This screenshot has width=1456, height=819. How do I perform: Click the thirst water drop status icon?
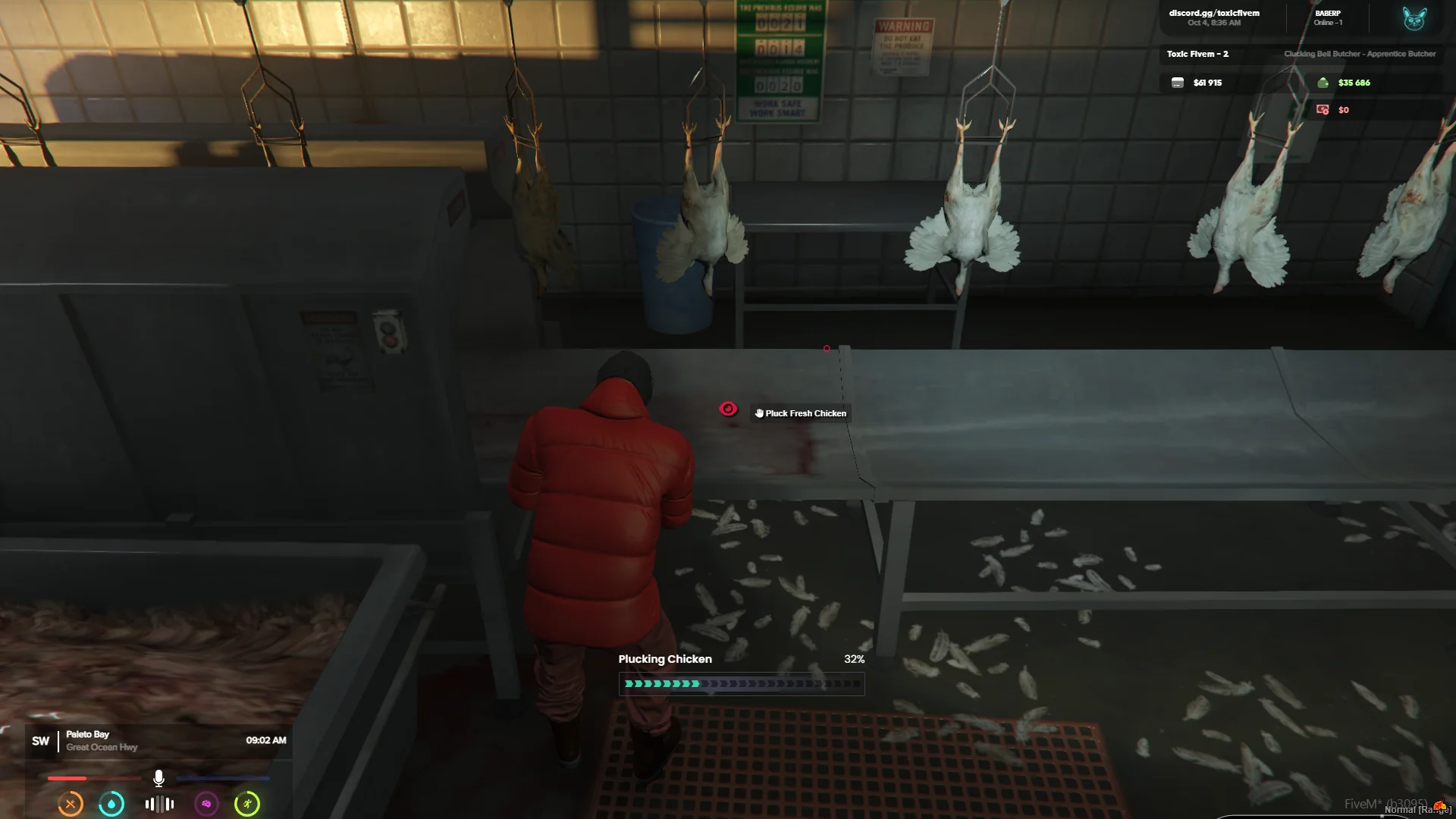click(x=111, y=804)
